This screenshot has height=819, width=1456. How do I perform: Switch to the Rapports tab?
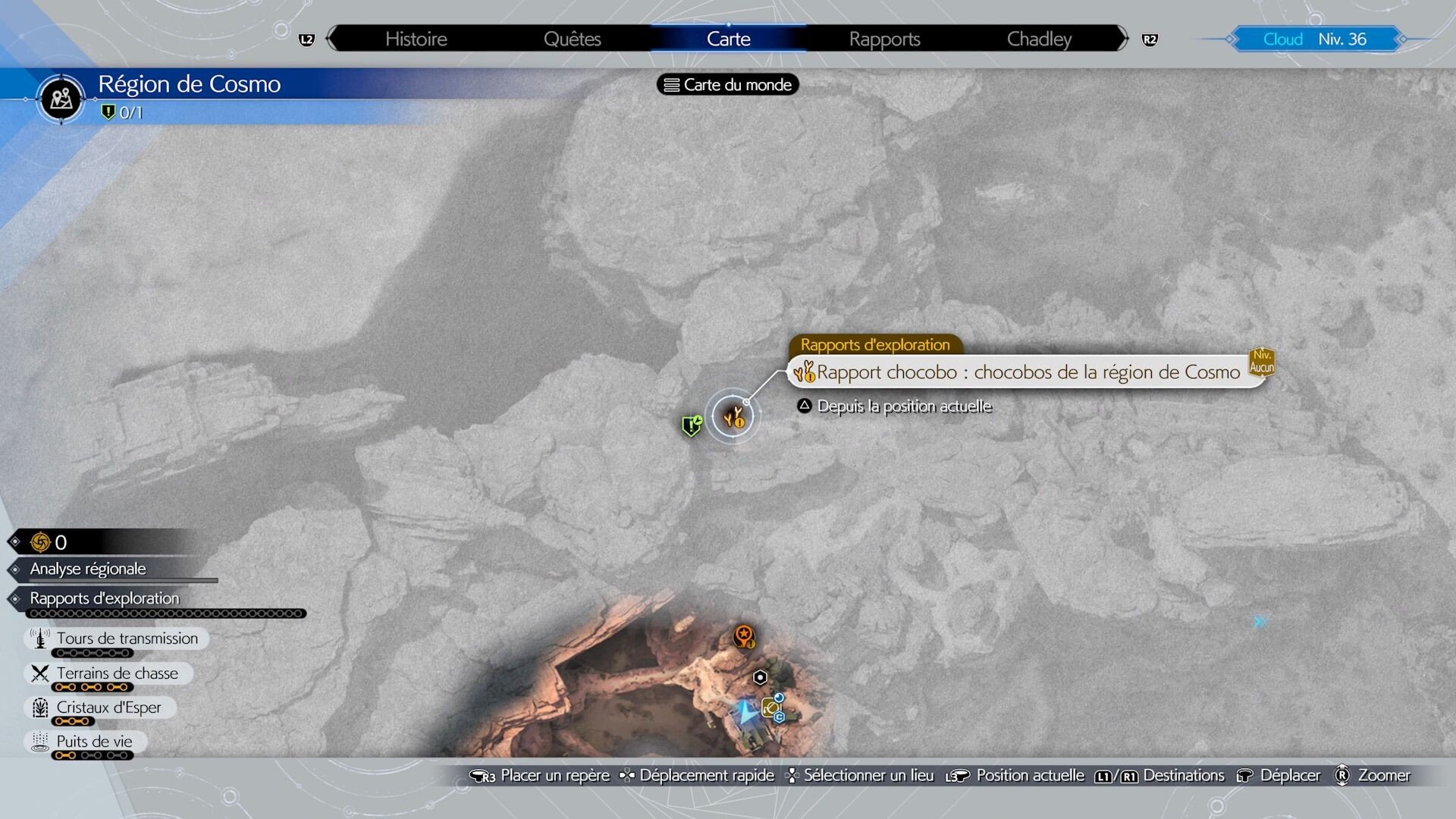click(886, 38)
